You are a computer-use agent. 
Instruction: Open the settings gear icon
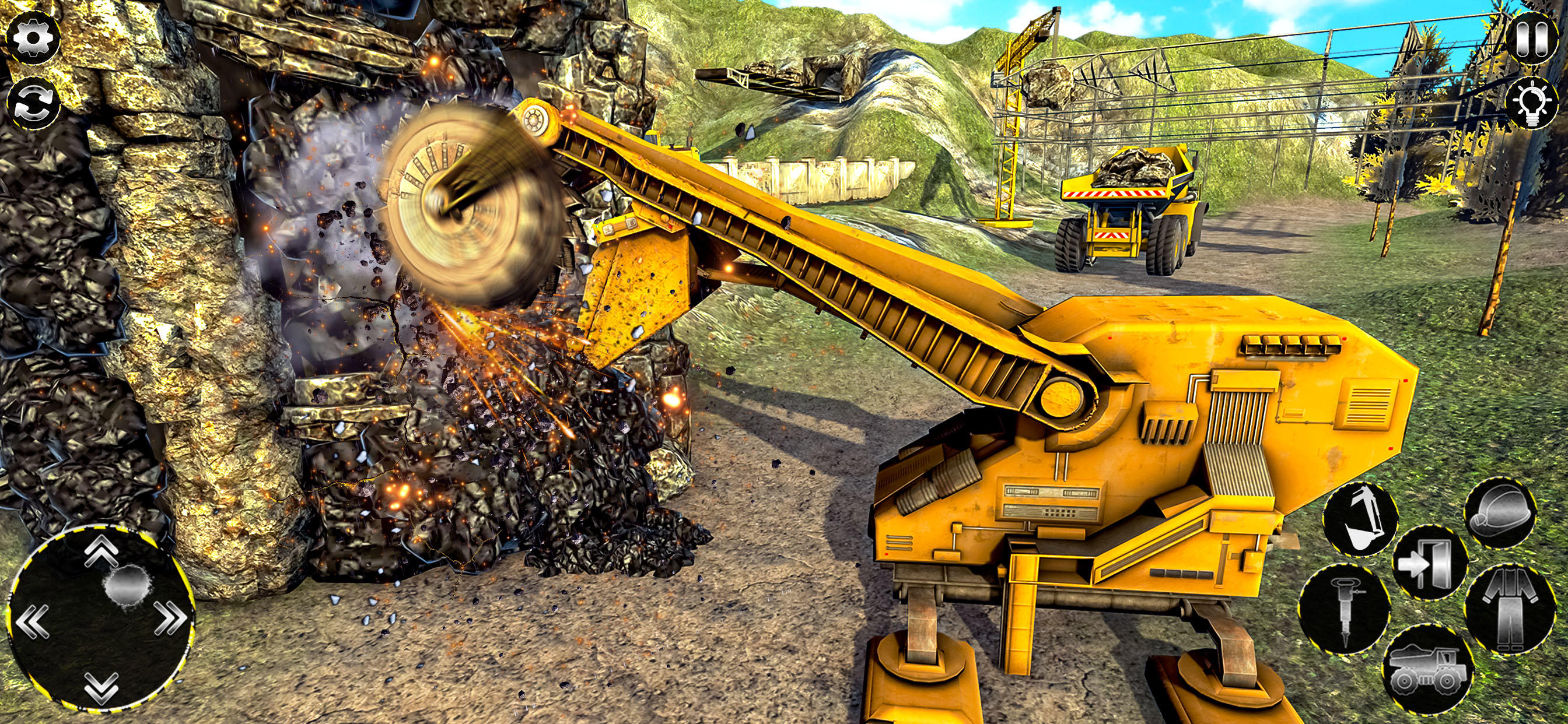[x=33, y=37]
